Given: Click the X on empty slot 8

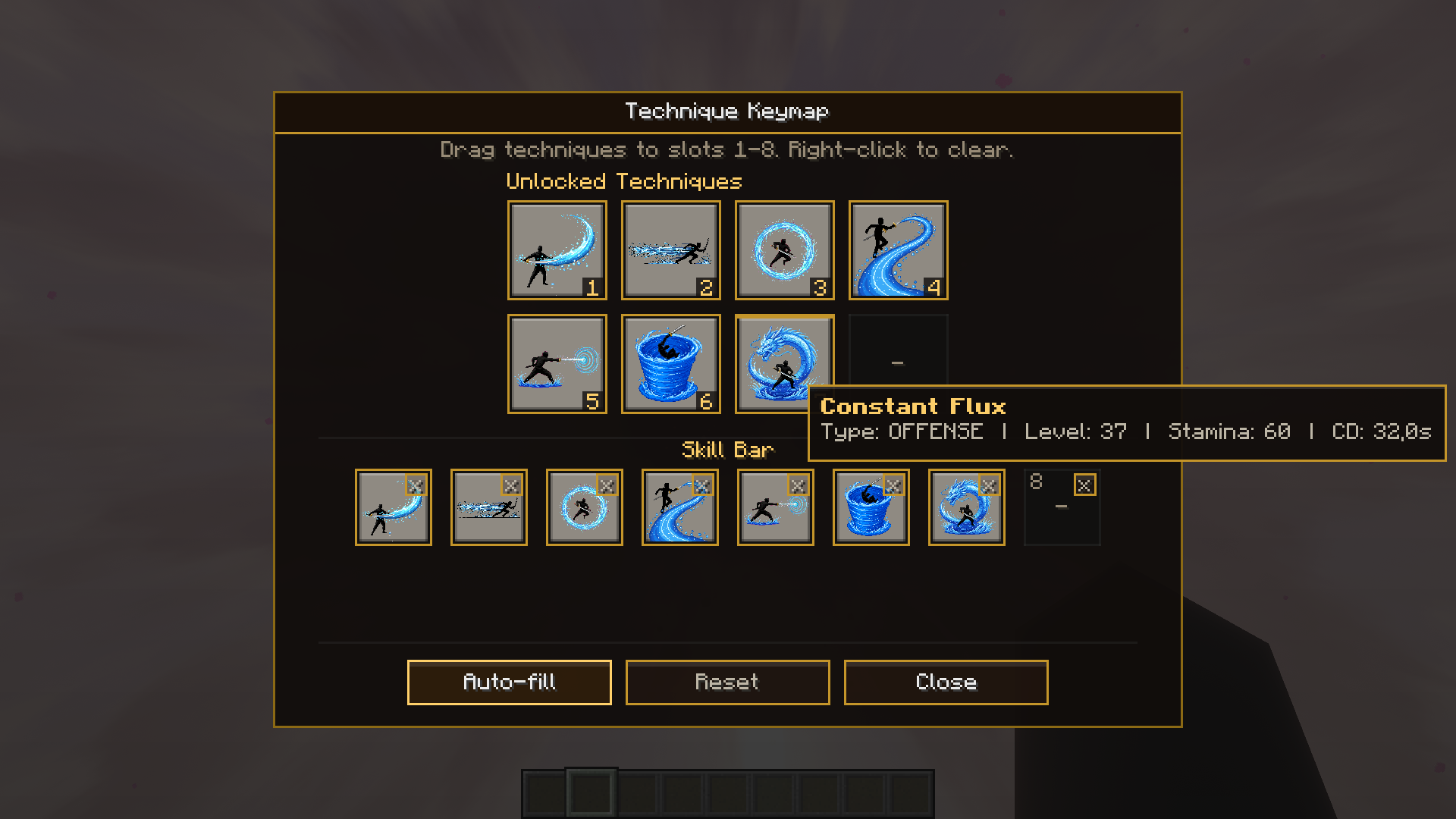Looking at the screenshot, I should 1084,485.
